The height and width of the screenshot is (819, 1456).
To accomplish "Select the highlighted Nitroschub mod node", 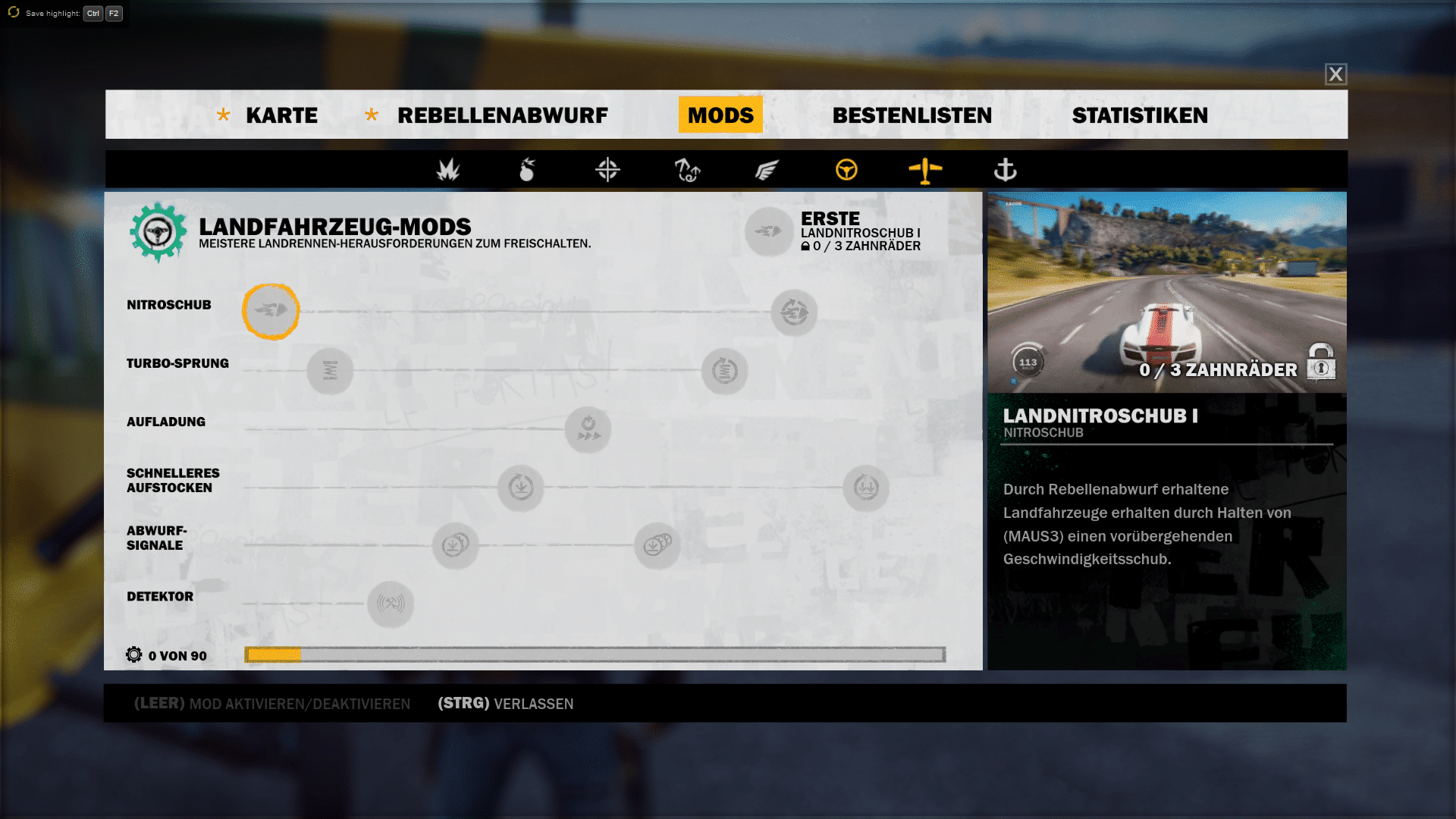I will (271, 311).
